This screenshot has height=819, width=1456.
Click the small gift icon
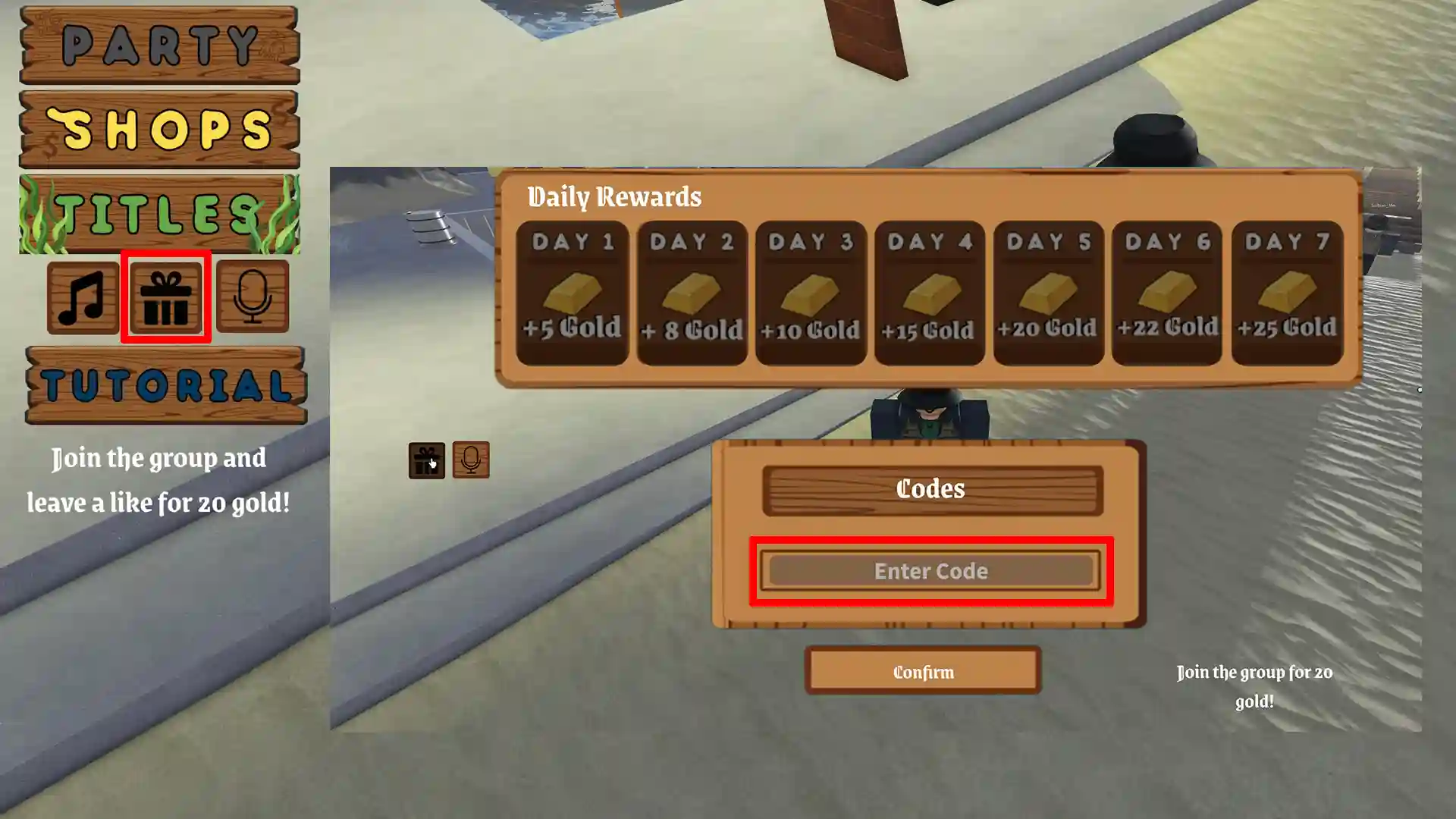(x=427, y=460)
